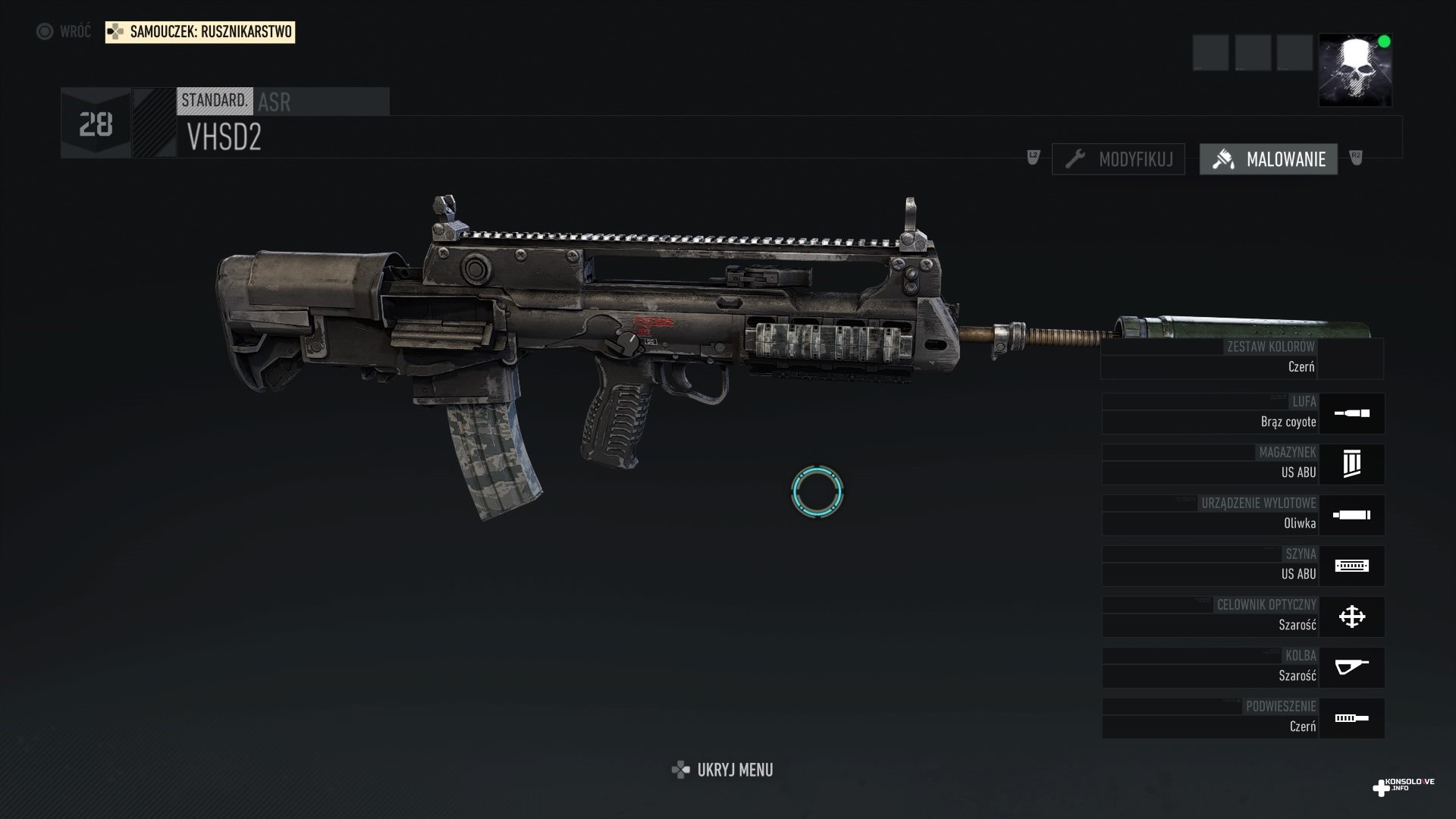
Task: Open the Samouczek: Rusznikarstwo tutorial
Action: (200, 32)
